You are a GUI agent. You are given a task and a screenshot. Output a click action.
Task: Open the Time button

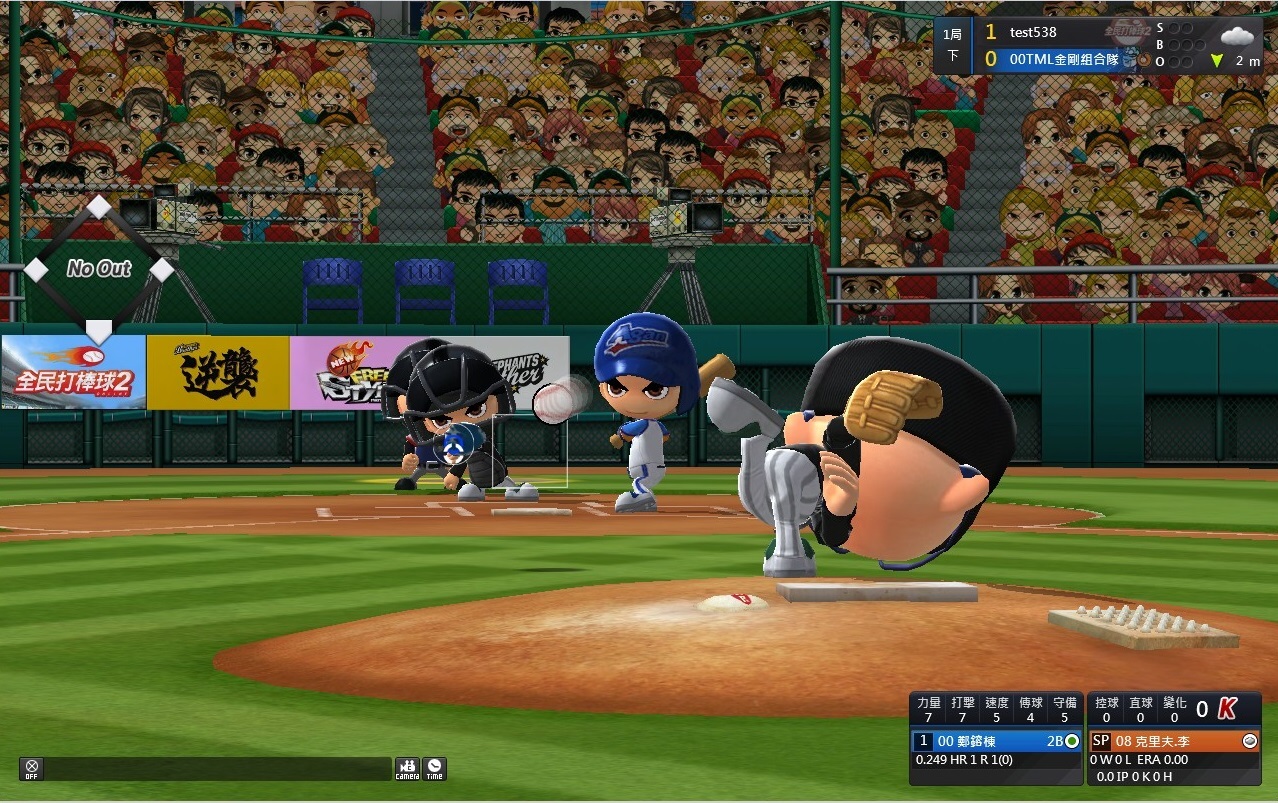(x=434, y=768)
